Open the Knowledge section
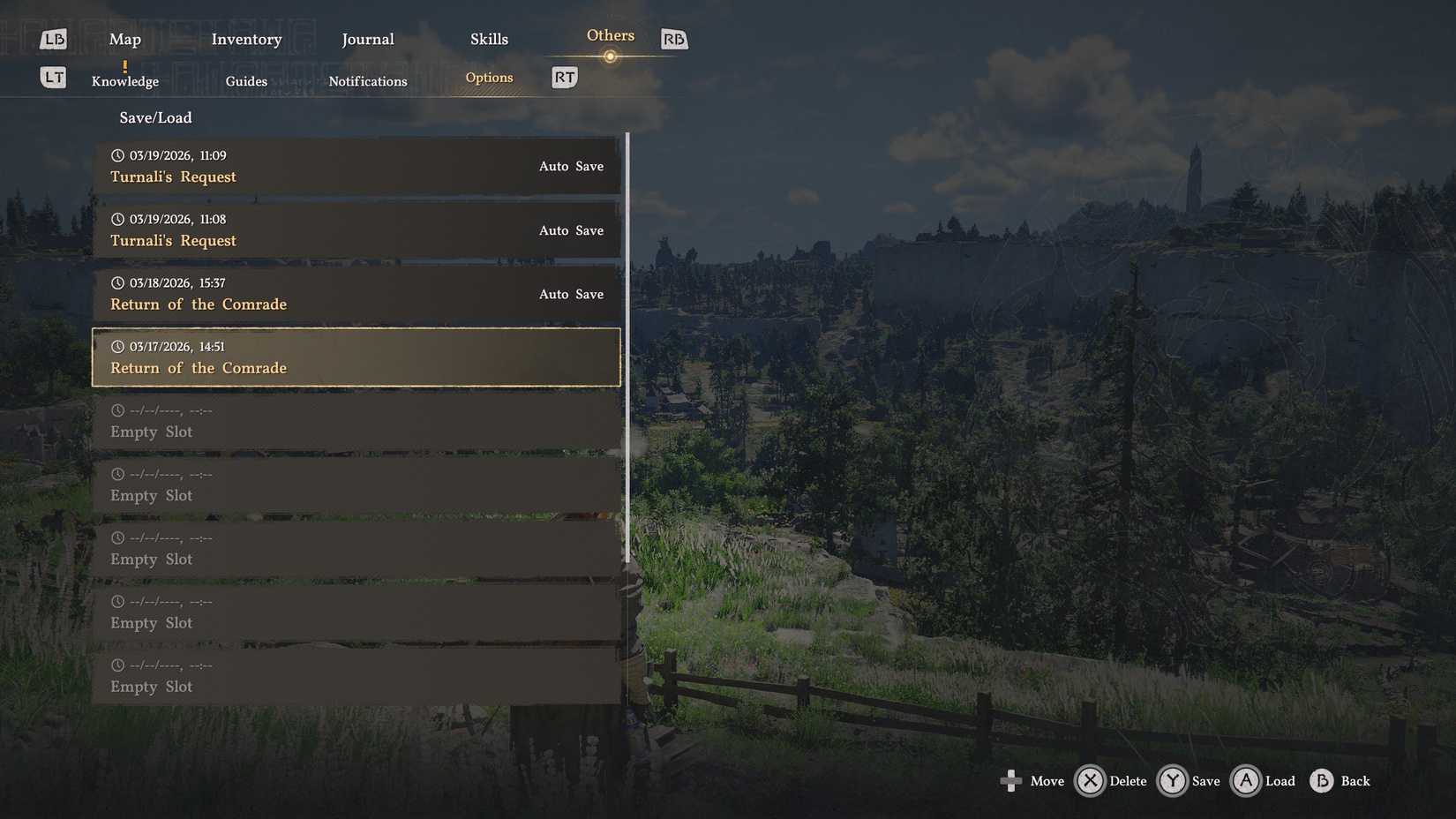This screenshot has width=1456, height=819. (124, 80)
